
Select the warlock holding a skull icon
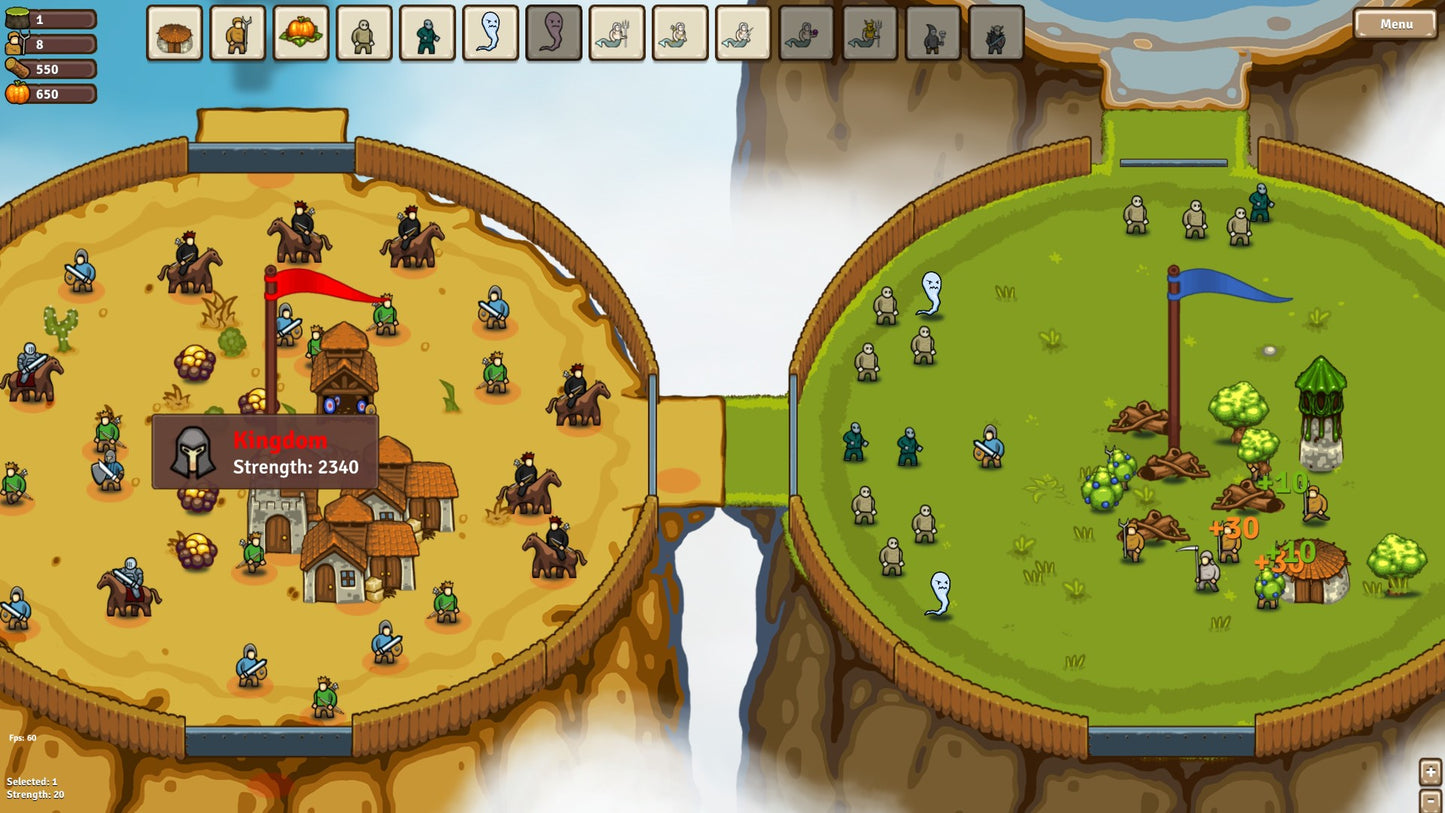click(934, 32)
